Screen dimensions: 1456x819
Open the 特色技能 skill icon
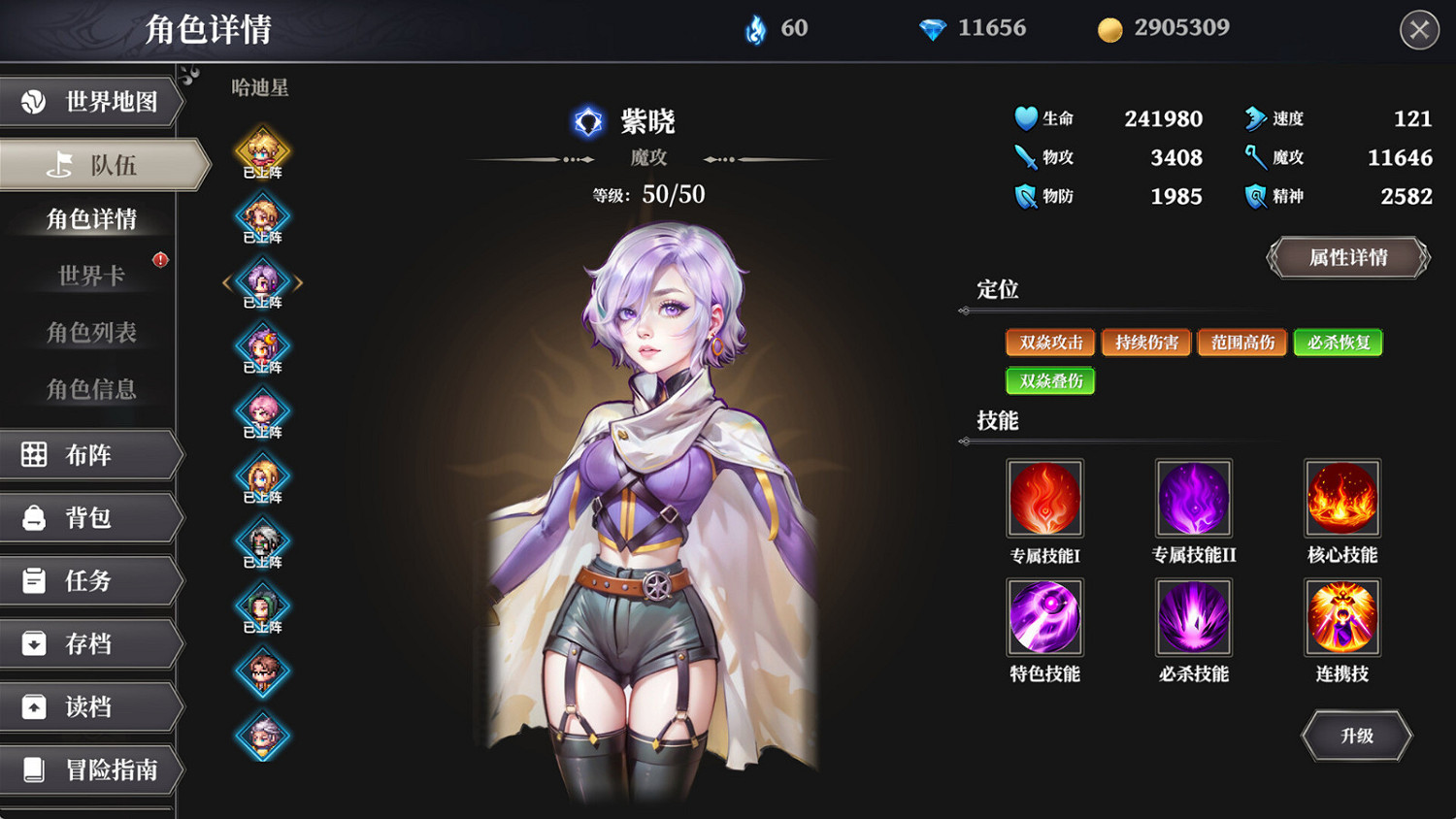pyautogui.click(x=1045, y=618)
